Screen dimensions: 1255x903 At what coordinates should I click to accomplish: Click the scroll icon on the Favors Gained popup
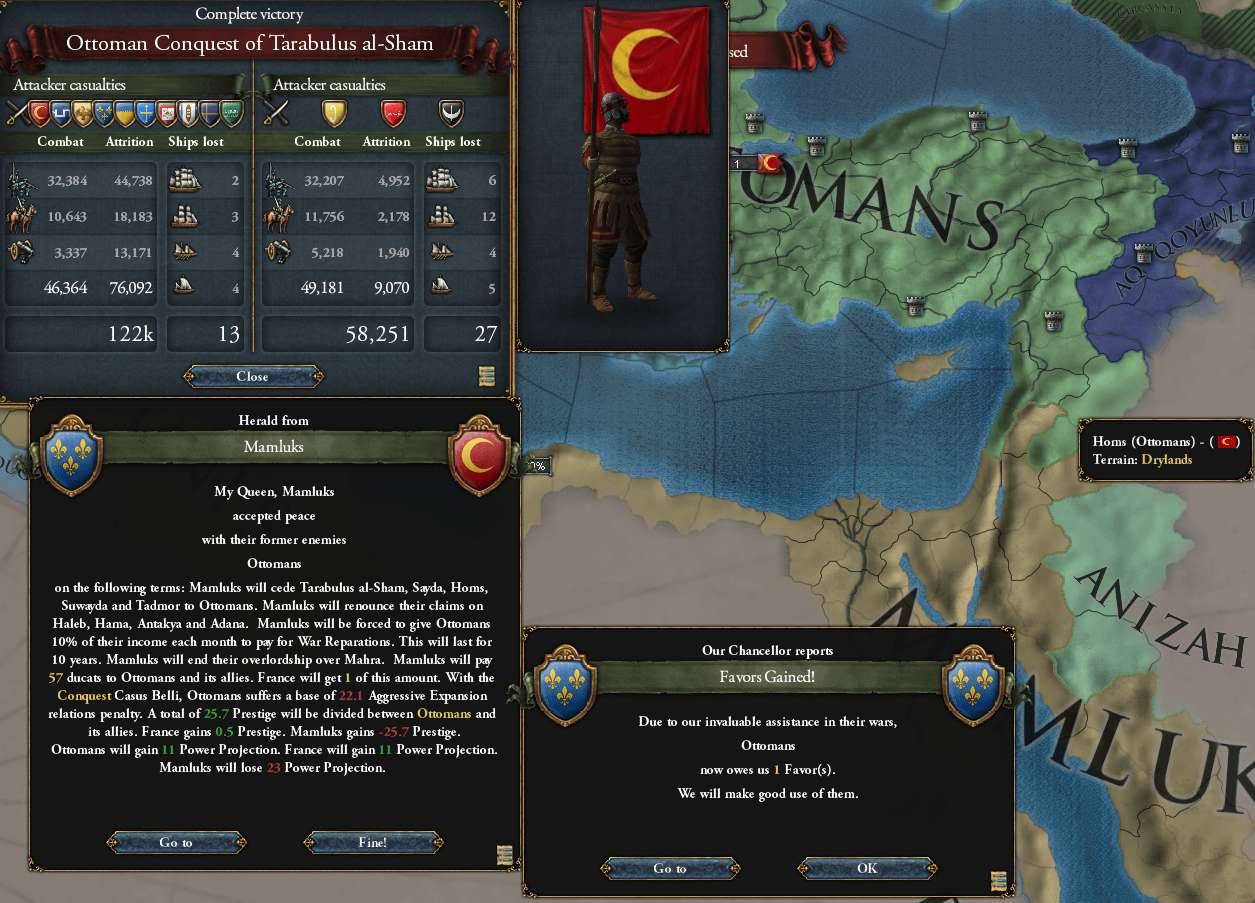coord(999,880)
